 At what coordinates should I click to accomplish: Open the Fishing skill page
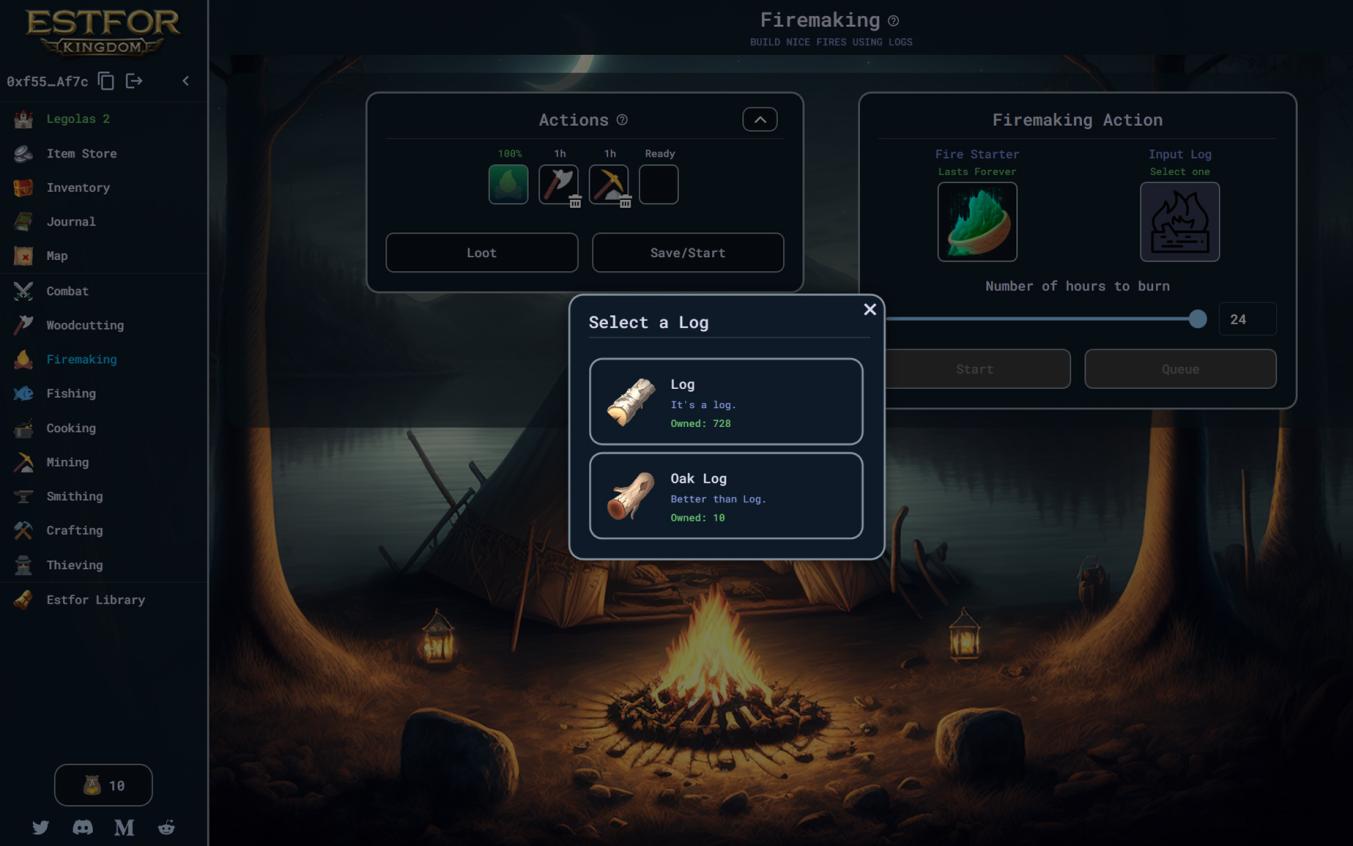70,393
